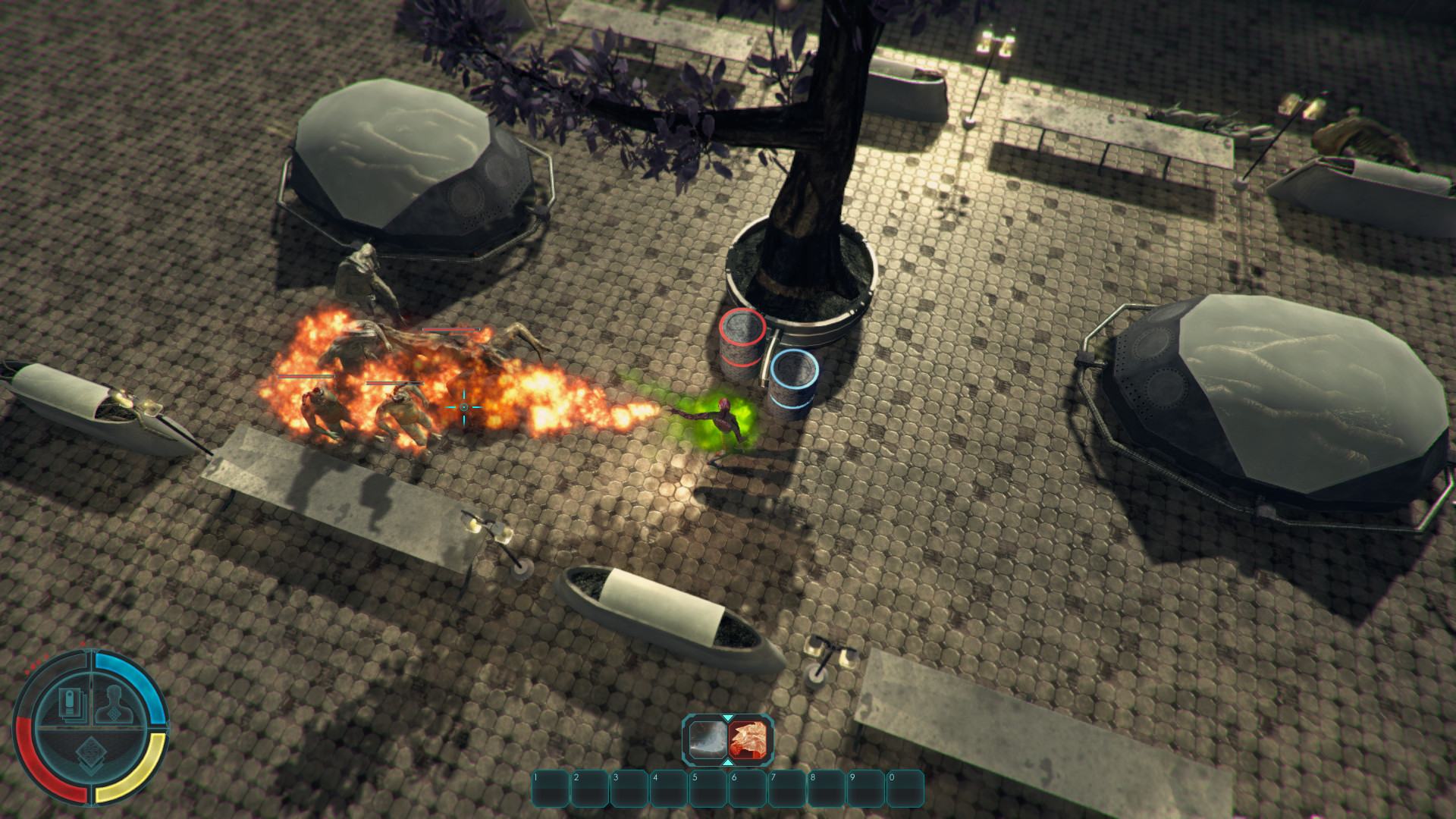Select hotbar slot number 1
Viewport: 1456px width, 819px height.
point(551,789)
